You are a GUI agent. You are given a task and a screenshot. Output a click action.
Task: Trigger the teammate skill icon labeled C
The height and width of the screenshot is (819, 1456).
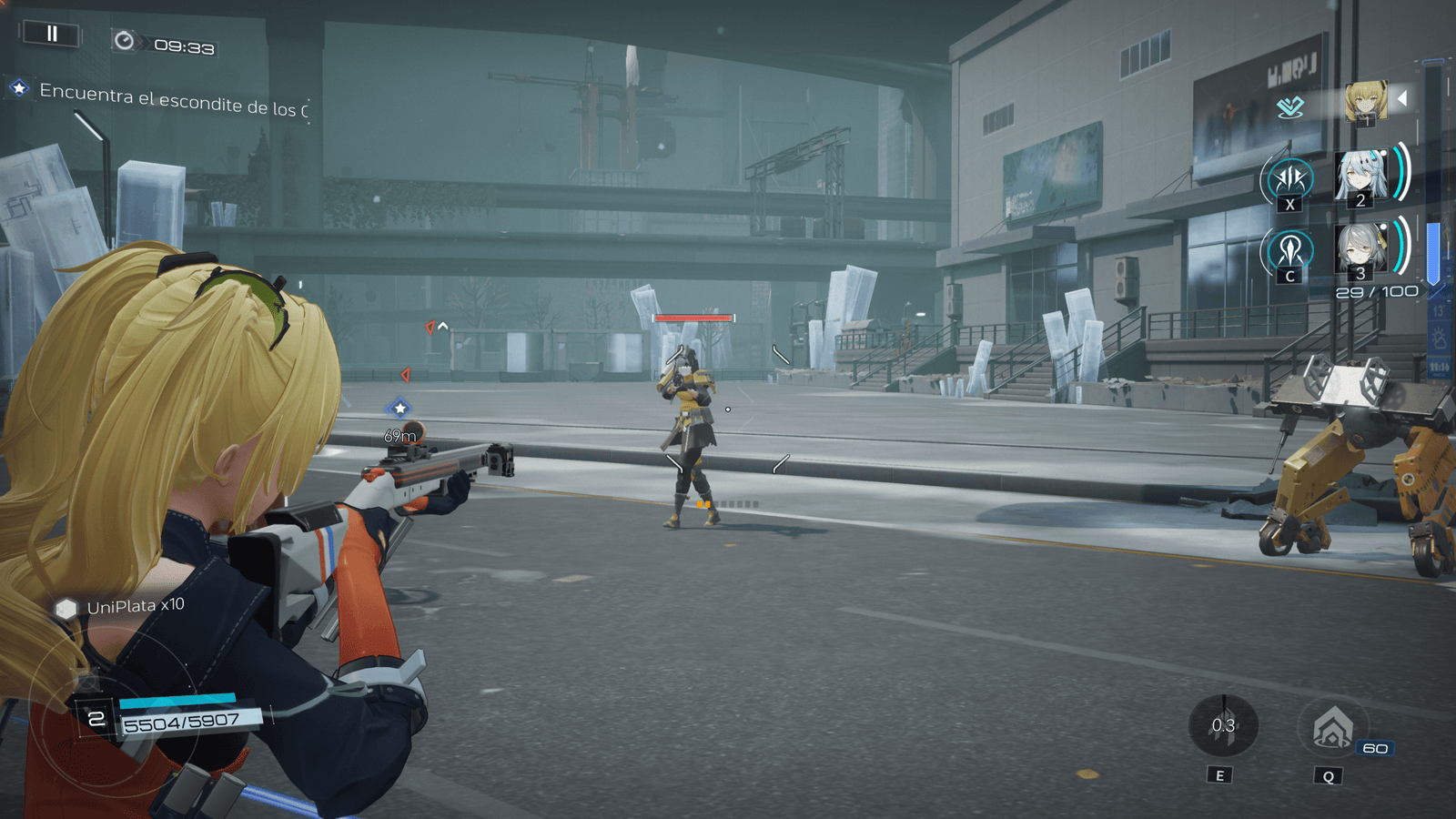[x=1289, y=250]
